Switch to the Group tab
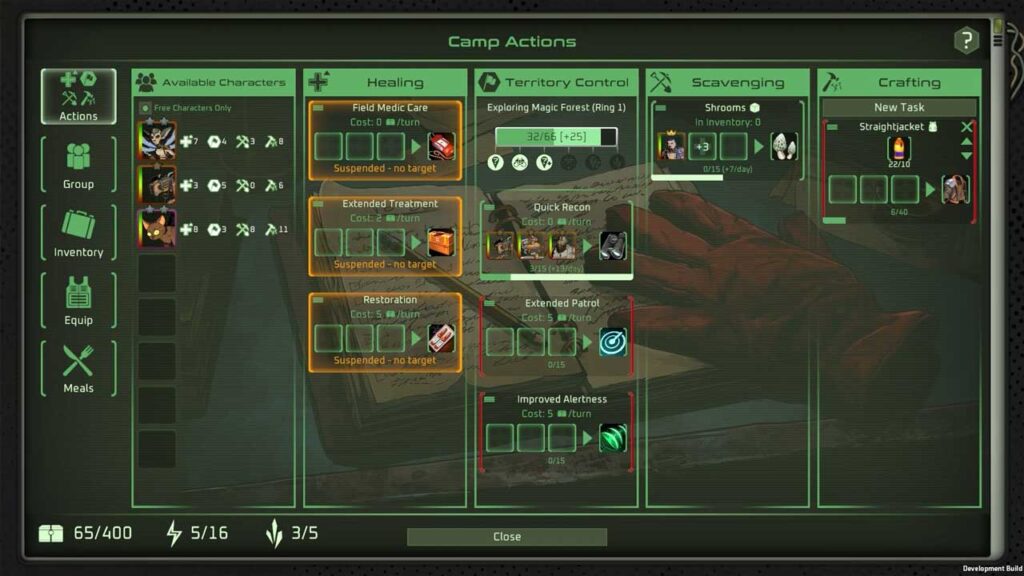The width and height of the screenshot is (1024, 576). pos(78,165)
